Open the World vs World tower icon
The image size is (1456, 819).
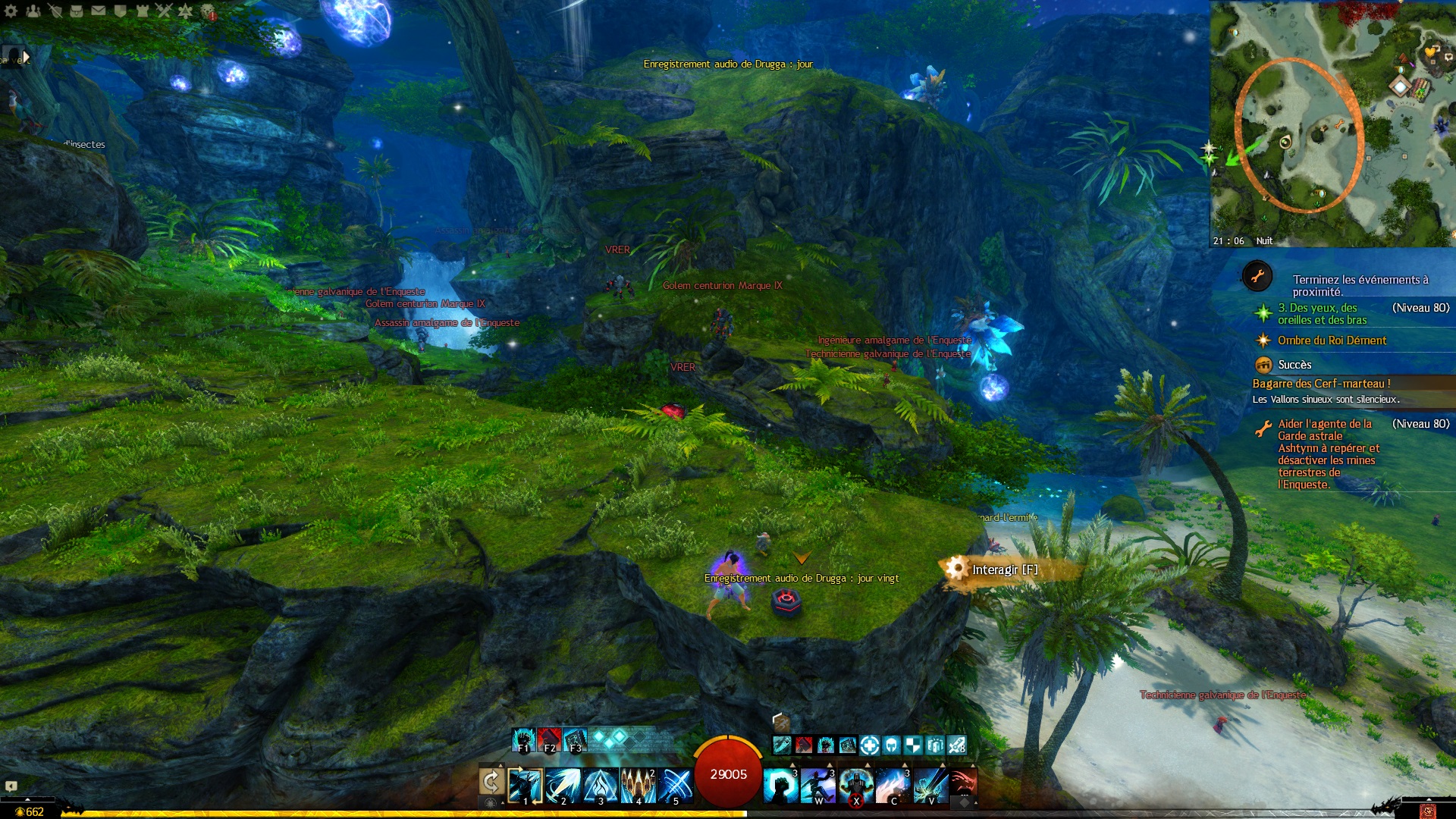coord(142,11)
